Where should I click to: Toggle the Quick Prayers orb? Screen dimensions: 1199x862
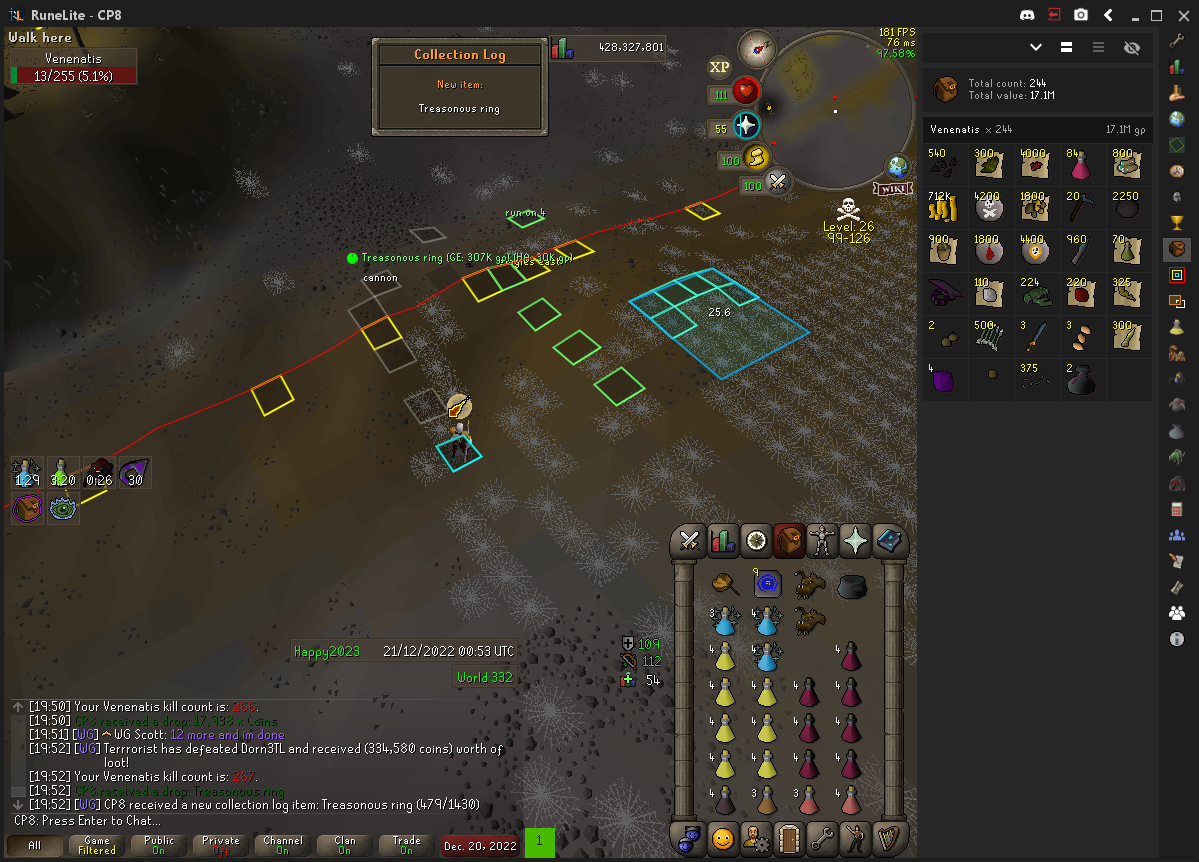pos(746,126)
